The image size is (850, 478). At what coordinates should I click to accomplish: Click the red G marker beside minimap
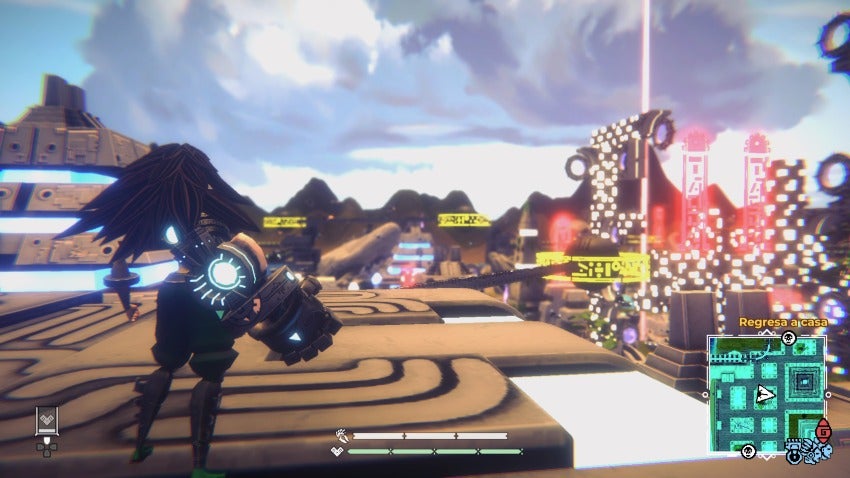(x=823, y=431)
